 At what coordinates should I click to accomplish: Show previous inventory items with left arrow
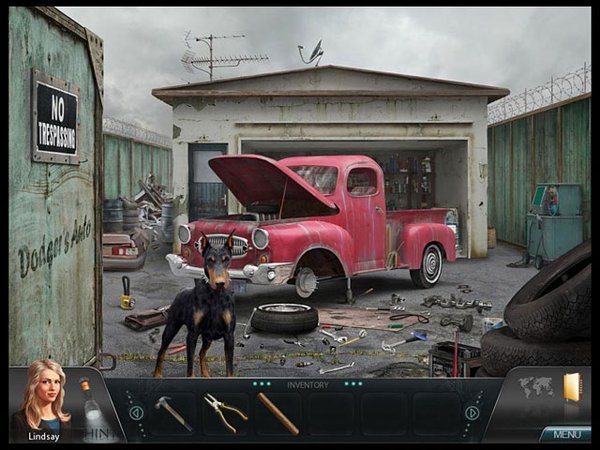[136, 412]
